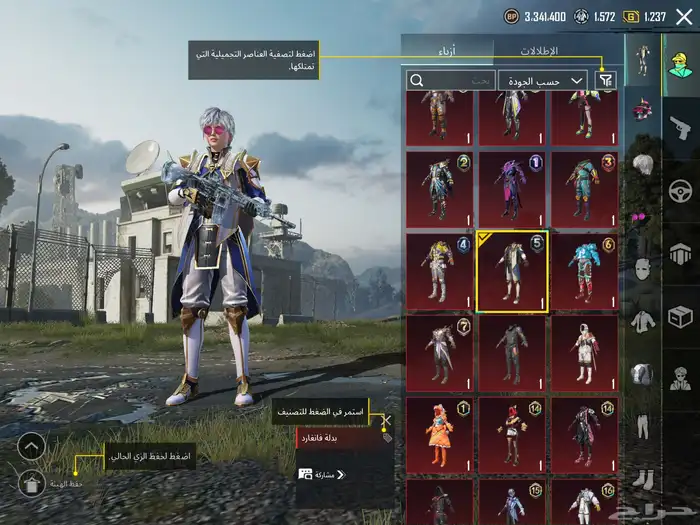Screen dimensions: 700x525
Task: Select the face mask sub-category
Action: click(641, 269)
